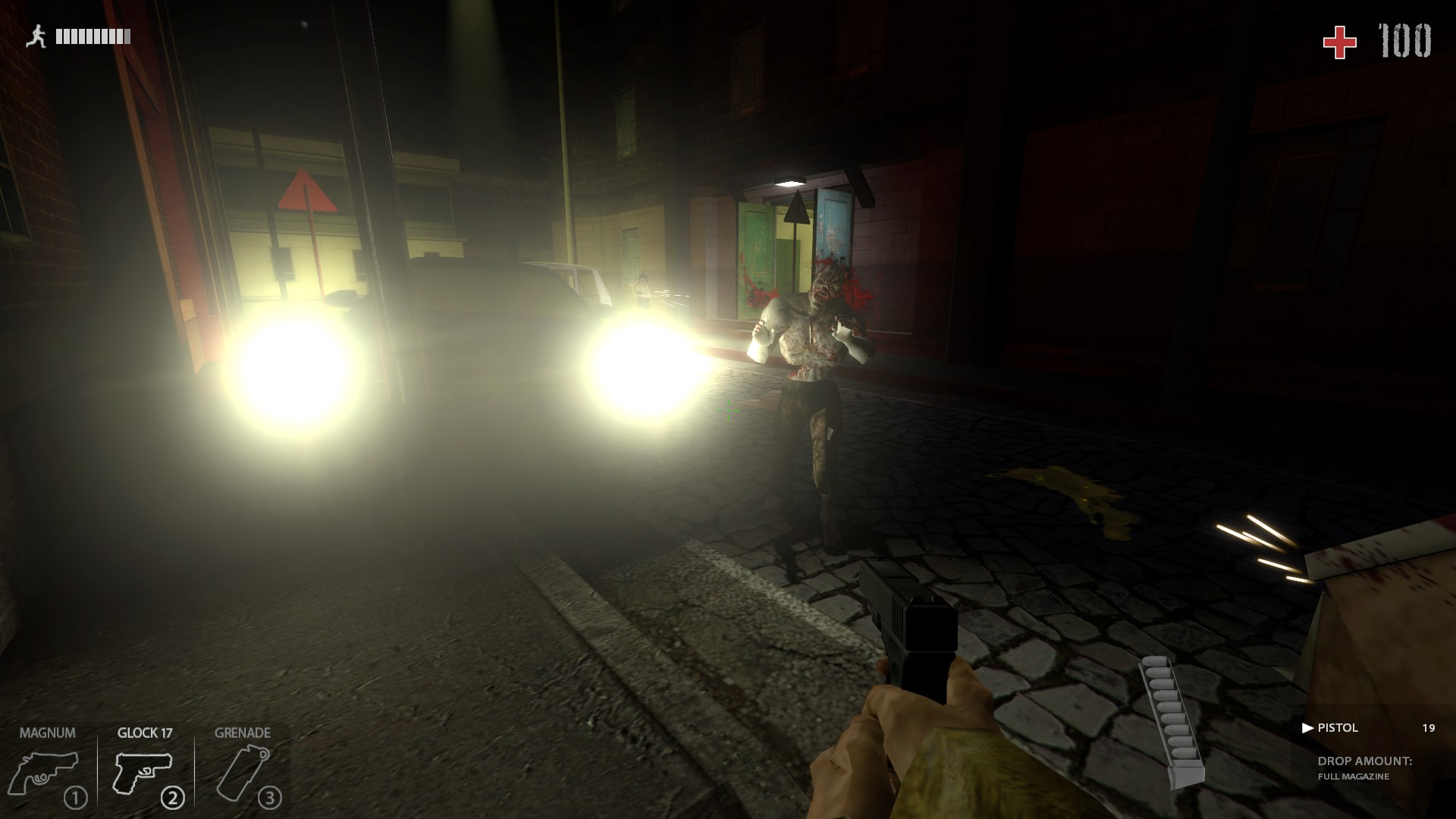This screenshot has height=819, width=1456.
Task: Click the circled number 1 on the Magnum slot
Action: pyautogui.click(x=75, y=797)
